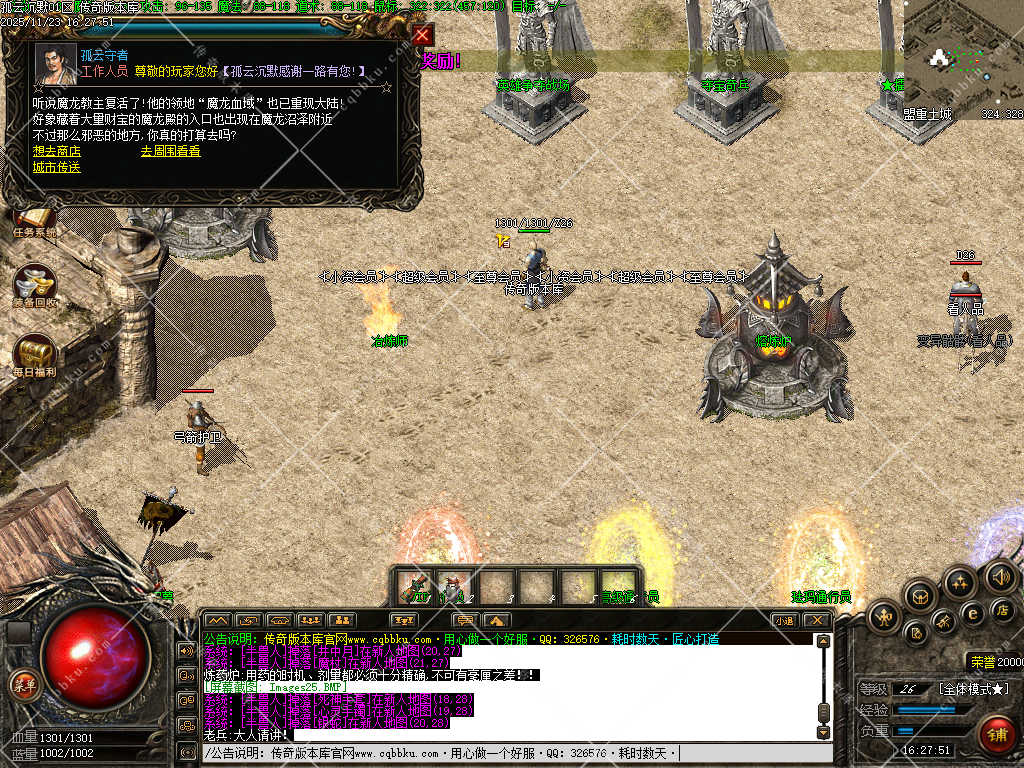The width and height of the screenshot is (1024, 768).
Task: Open the 任务系统 quest system icon
Action: tap(34, 220)
